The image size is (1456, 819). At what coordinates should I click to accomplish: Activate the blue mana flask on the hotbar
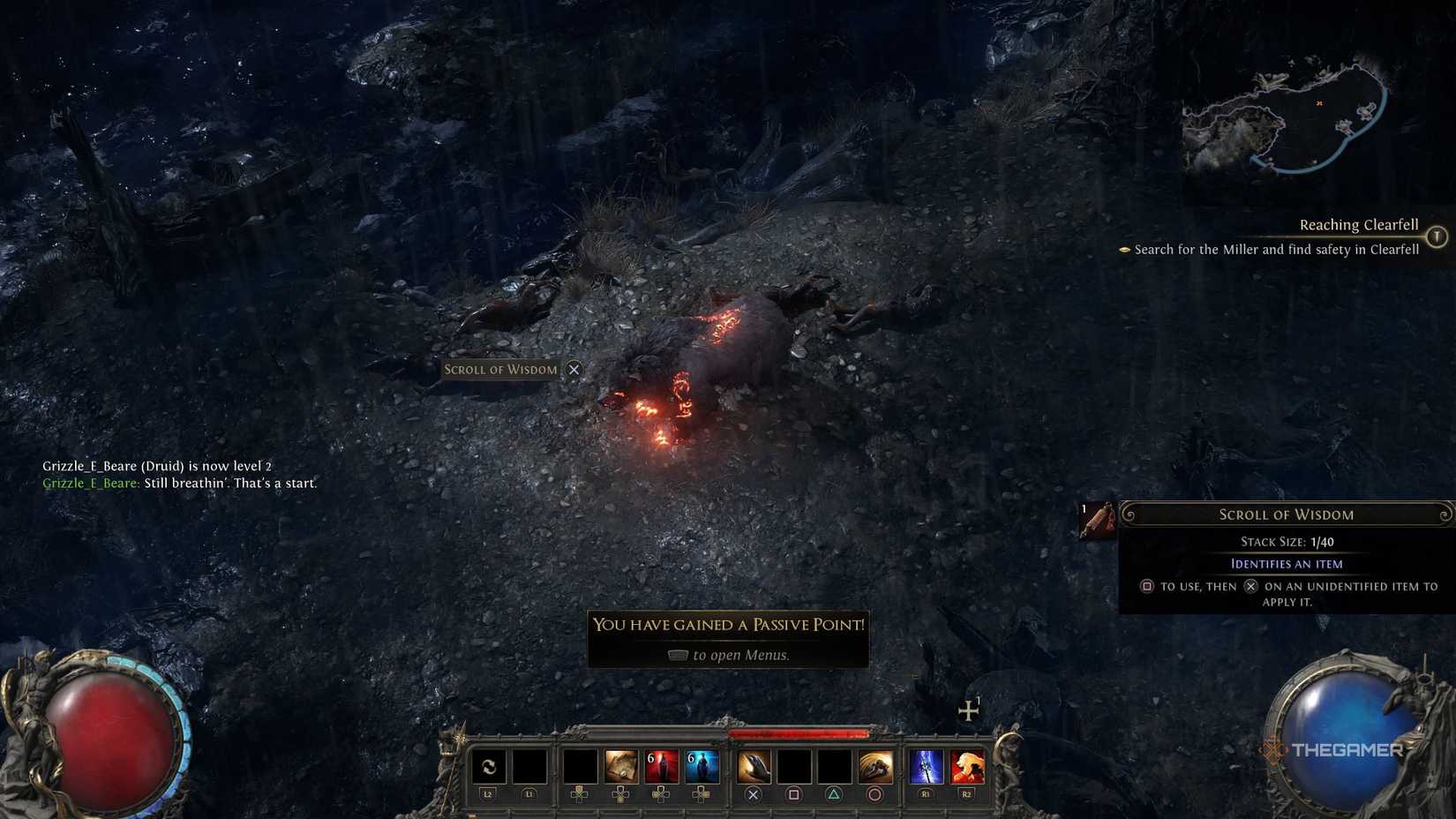point(702,764)
